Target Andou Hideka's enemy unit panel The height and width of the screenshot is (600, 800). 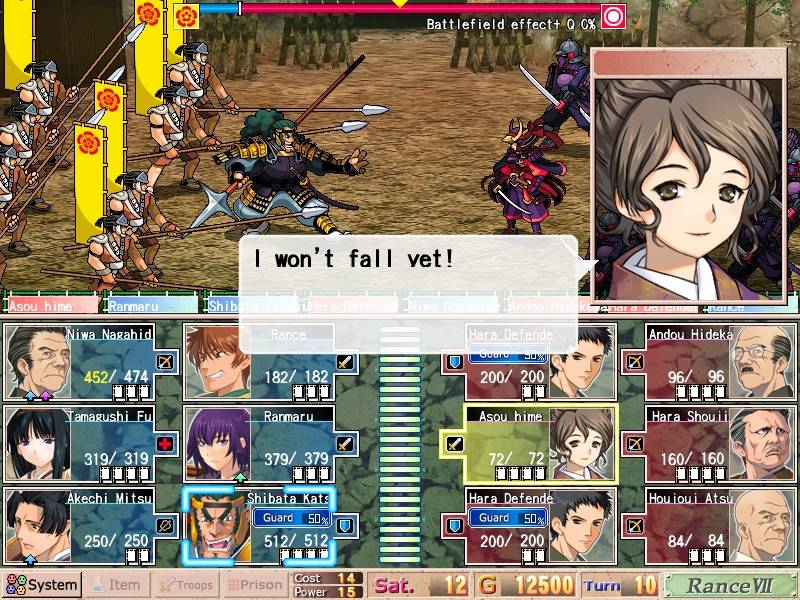(708, 362)
